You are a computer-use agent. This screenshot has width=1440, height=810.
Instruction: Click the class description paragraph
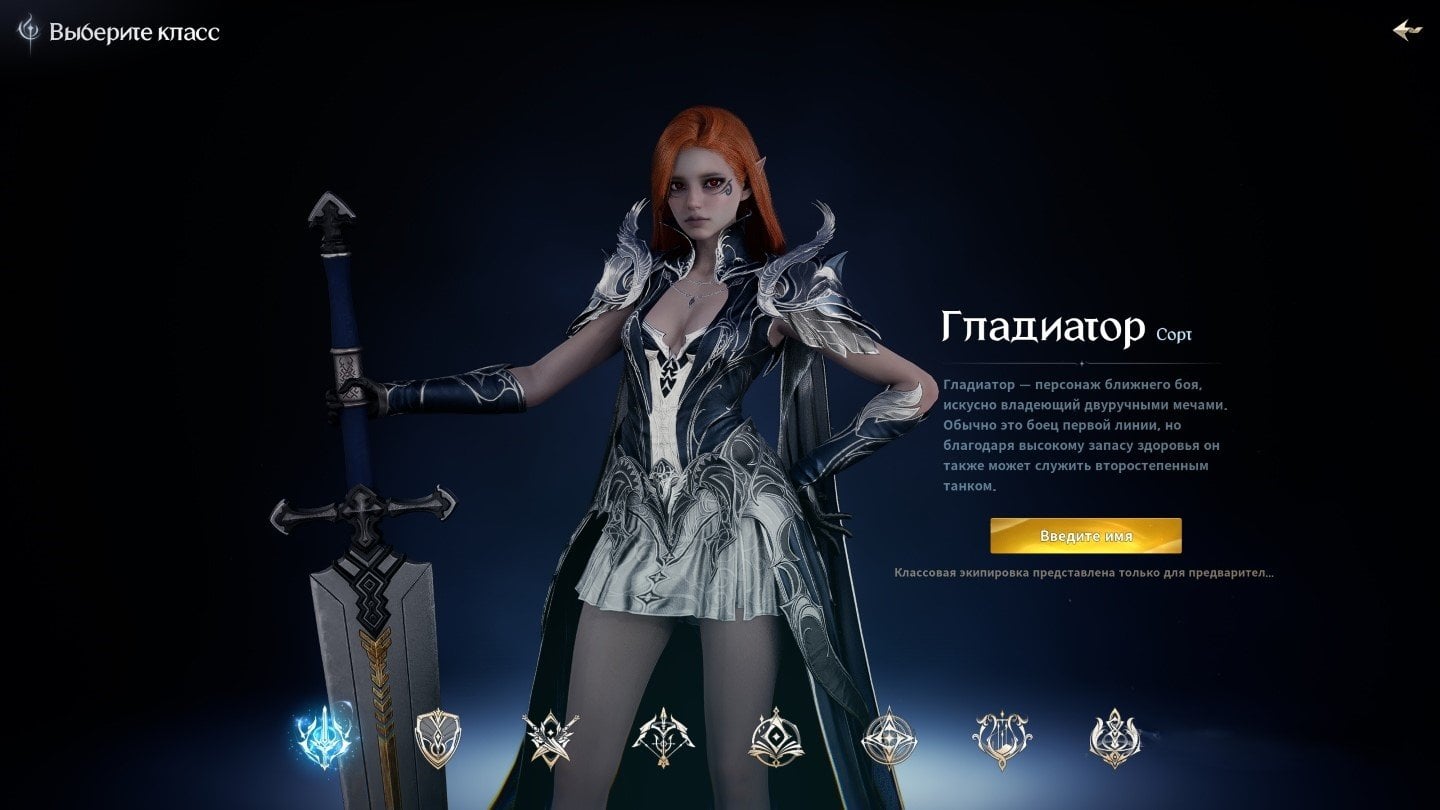(1085, 437)
